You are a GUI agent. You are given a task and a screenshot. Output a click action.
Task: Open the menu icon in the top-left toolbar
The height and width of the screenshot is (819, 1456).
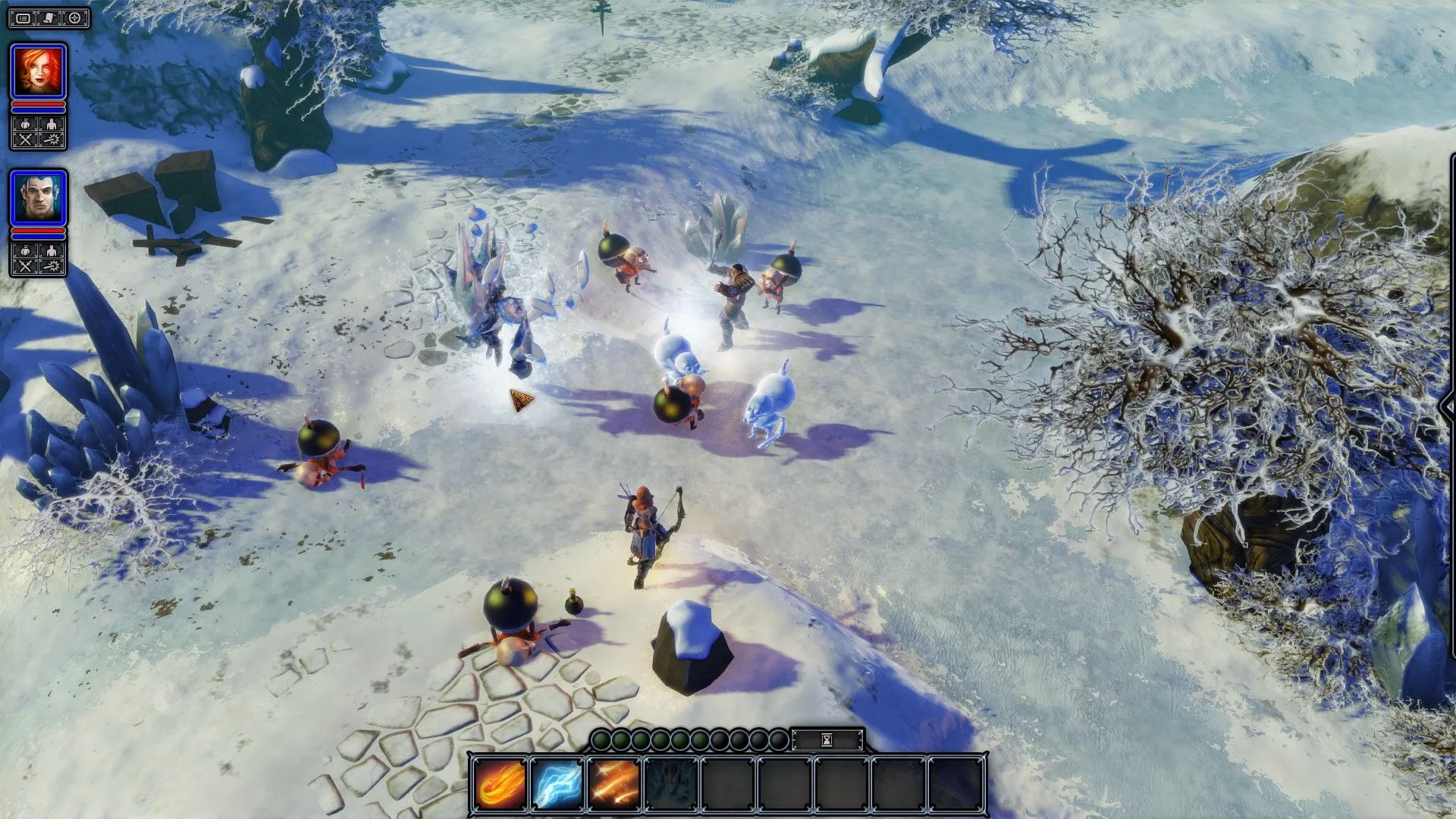tap(22, 17)
